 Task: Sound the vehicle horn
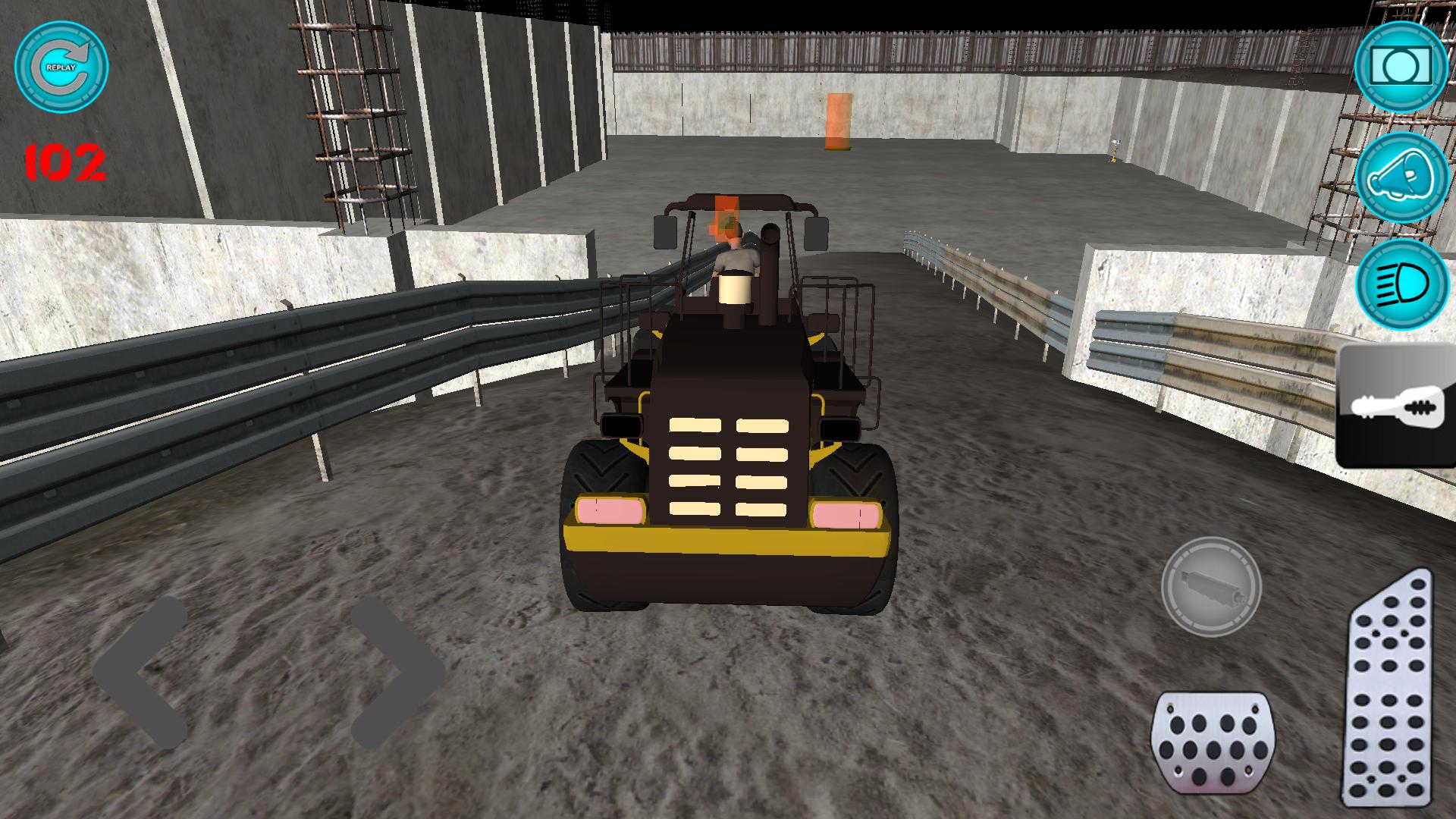1399,180
